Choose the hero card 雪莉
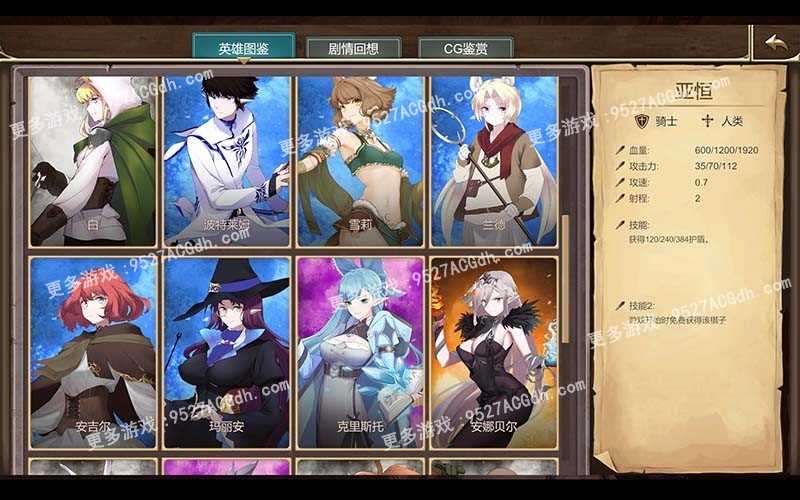Screen dimensions: 800x500 click(x=360, y=160)
